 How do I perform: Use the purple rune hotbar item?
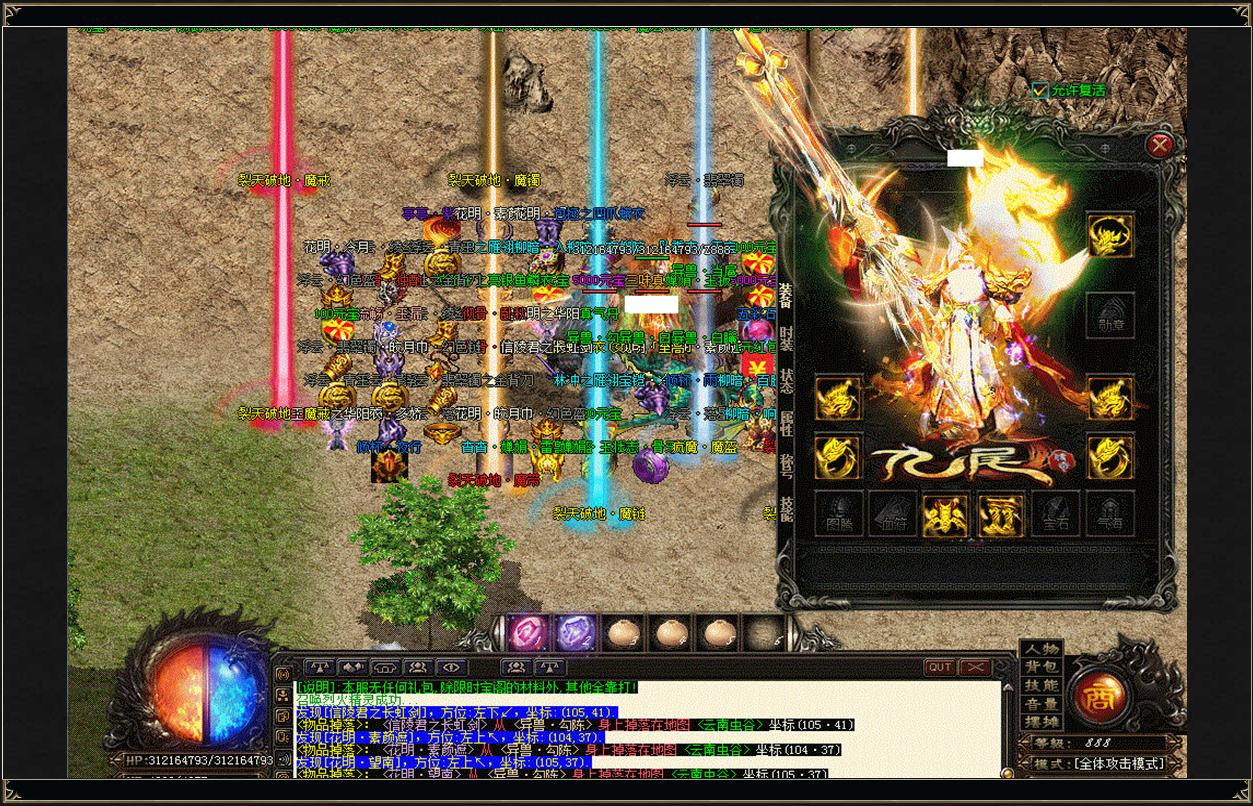(x=575, y=633)
